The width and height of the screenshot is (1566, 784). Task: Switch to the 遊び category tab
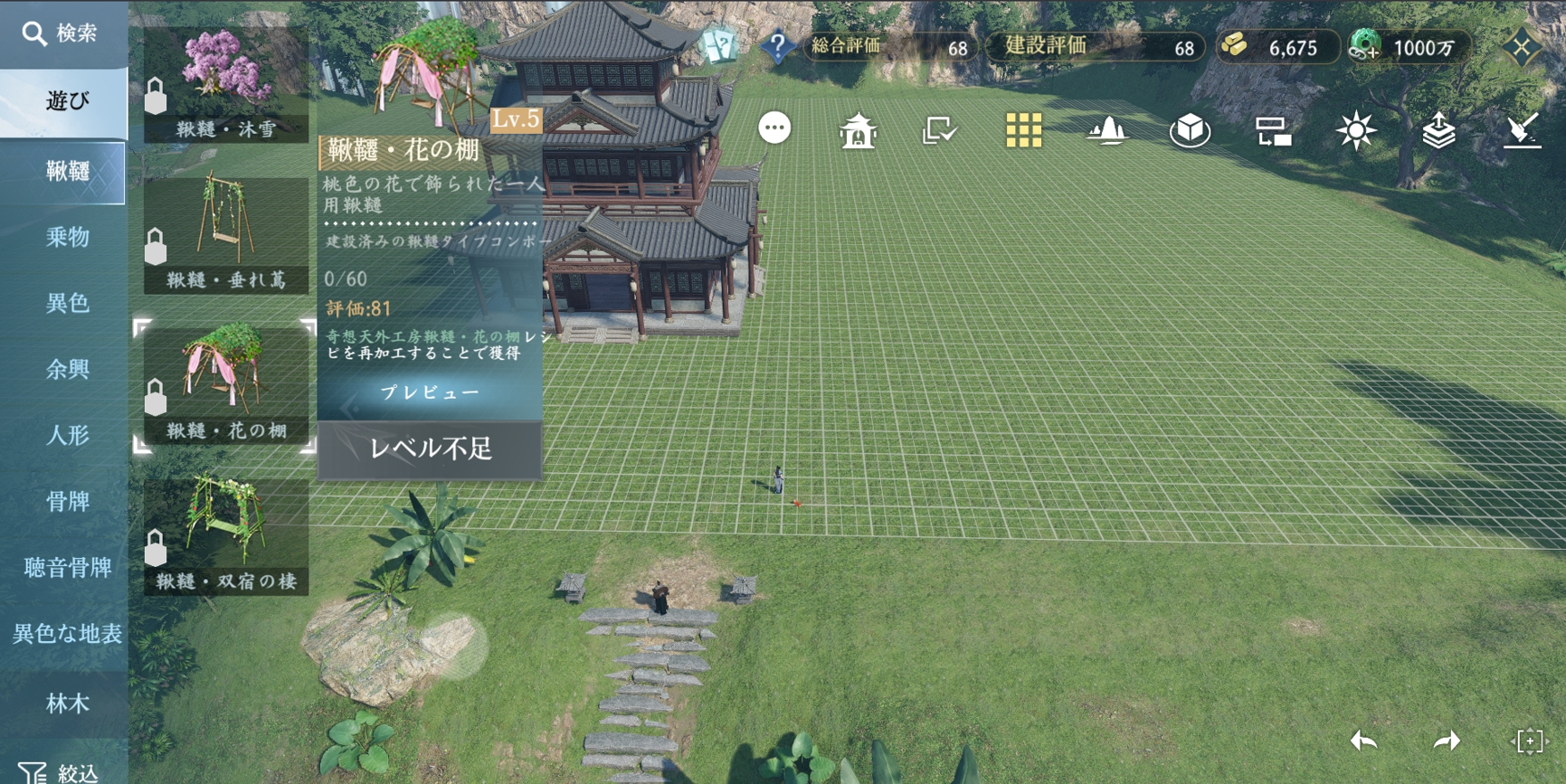click(x=65, y=101)
